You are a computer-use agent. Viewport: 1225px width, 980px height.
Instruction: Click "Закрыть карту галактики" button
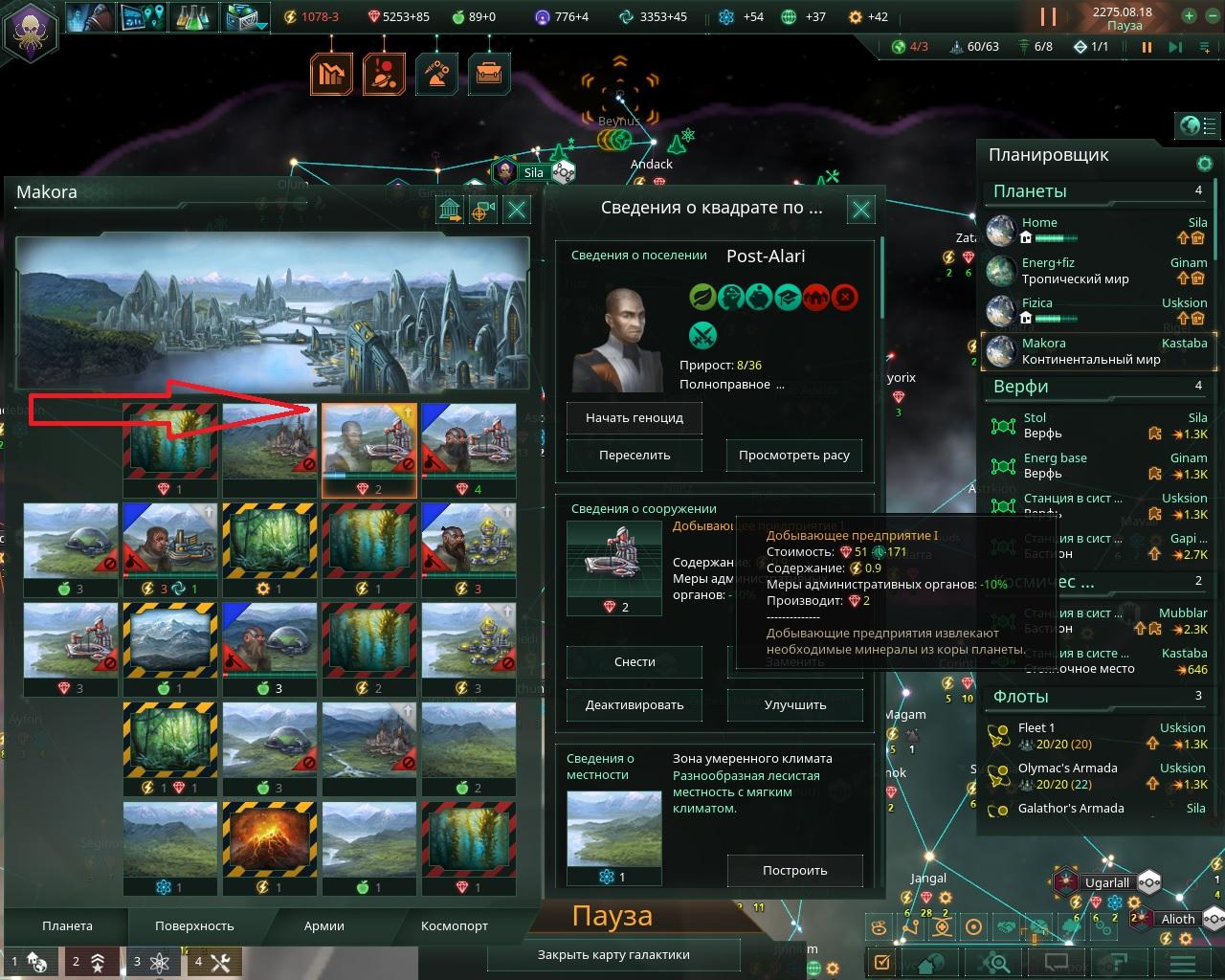click(613, 955)
